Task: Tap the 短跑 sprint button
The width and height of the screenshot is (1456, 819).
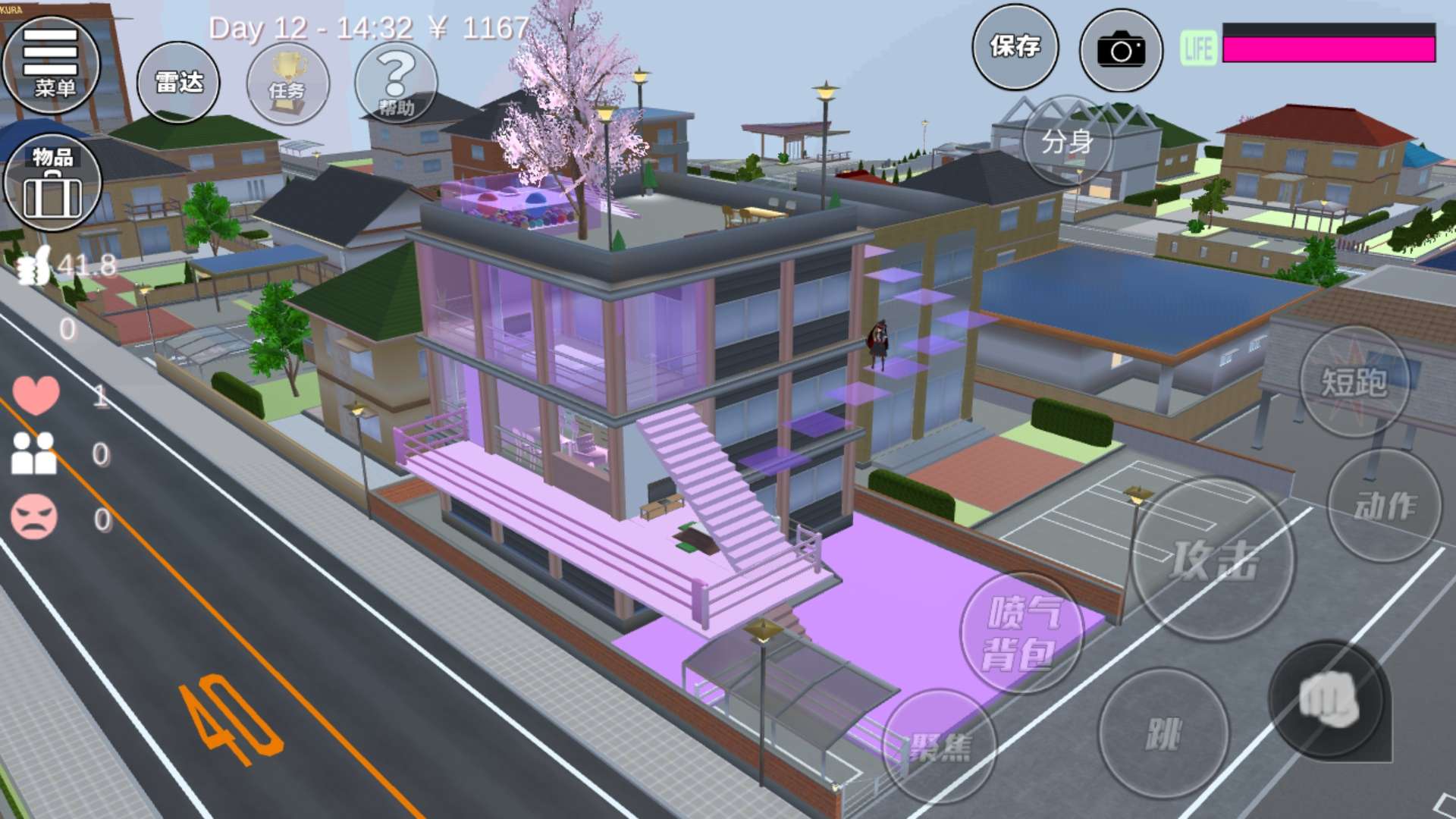Action: click(1354, 381)
